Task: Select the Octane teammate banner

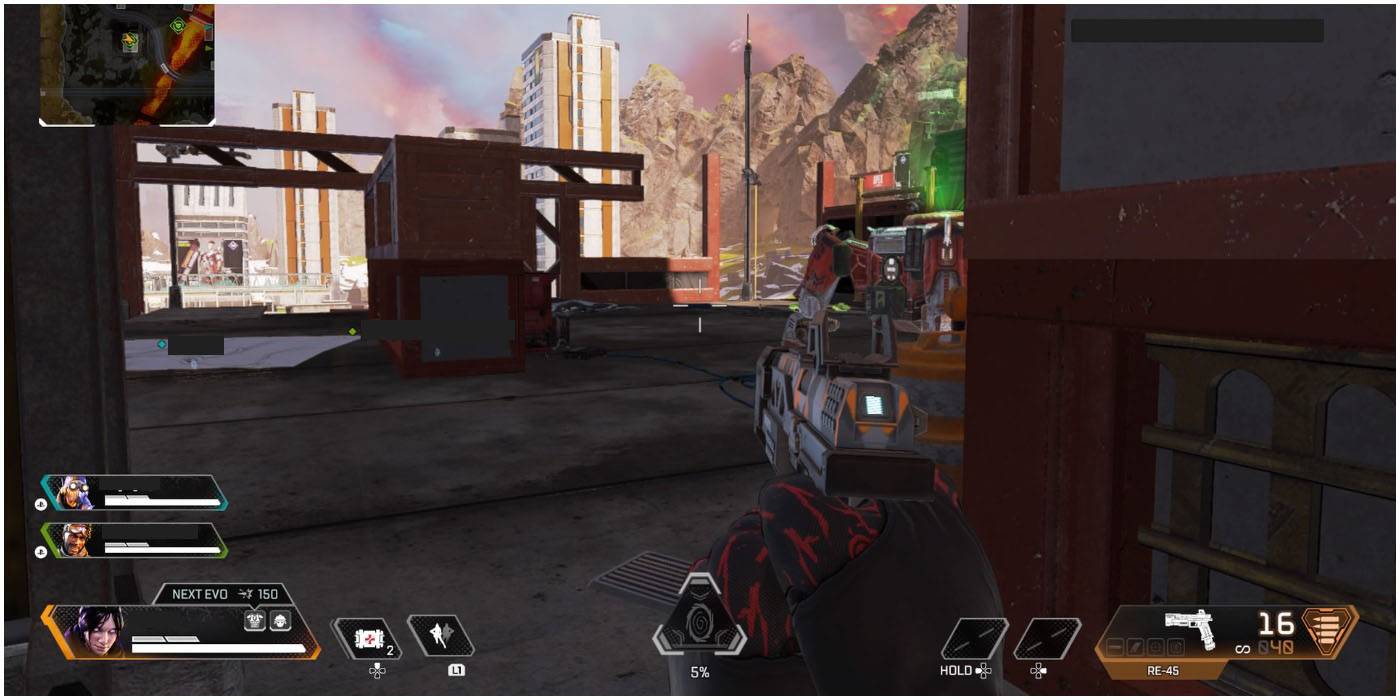Action: 135,493
